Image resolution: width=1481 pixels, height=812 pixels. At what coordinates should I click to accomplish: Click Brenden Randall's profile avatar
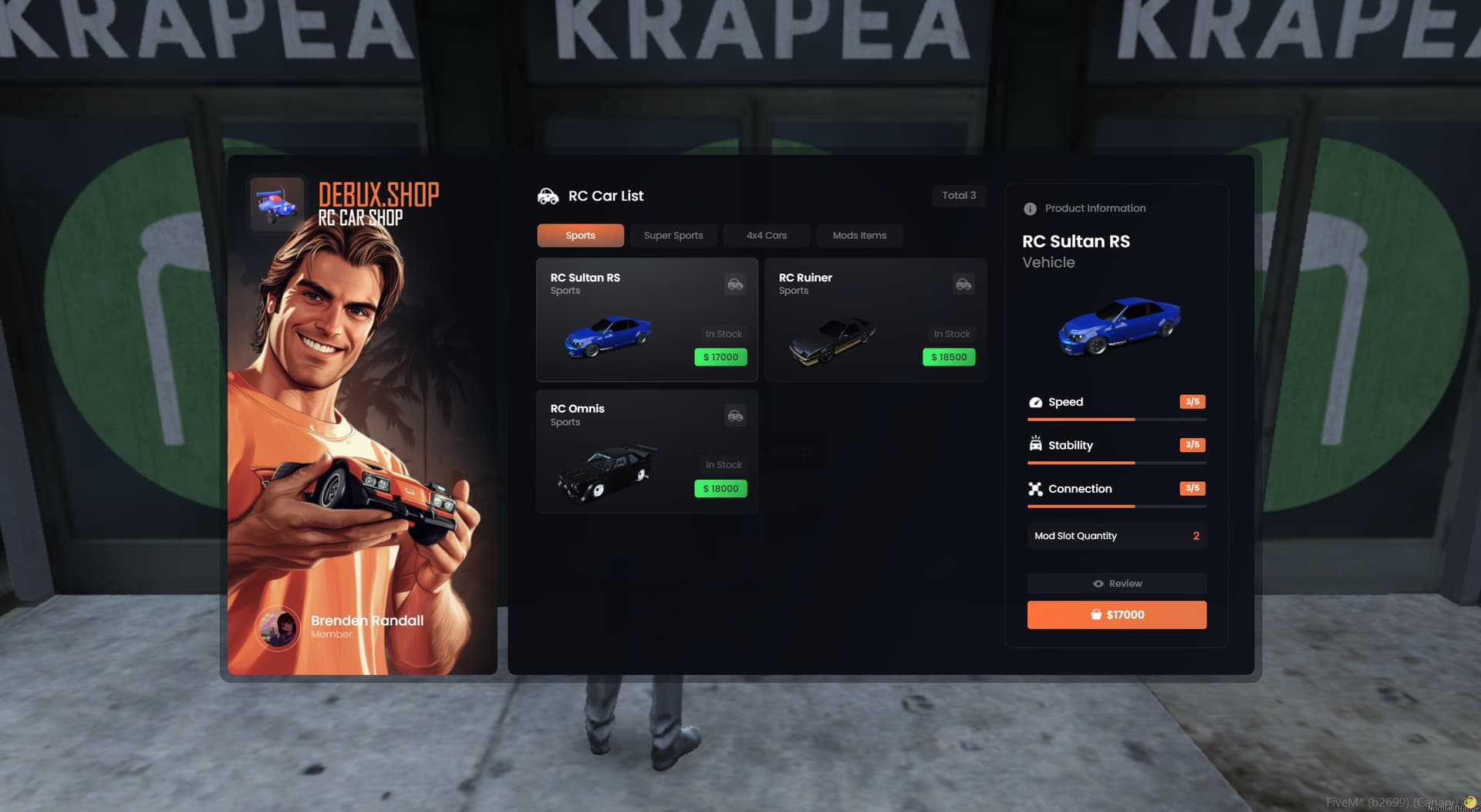click(278, 628)
